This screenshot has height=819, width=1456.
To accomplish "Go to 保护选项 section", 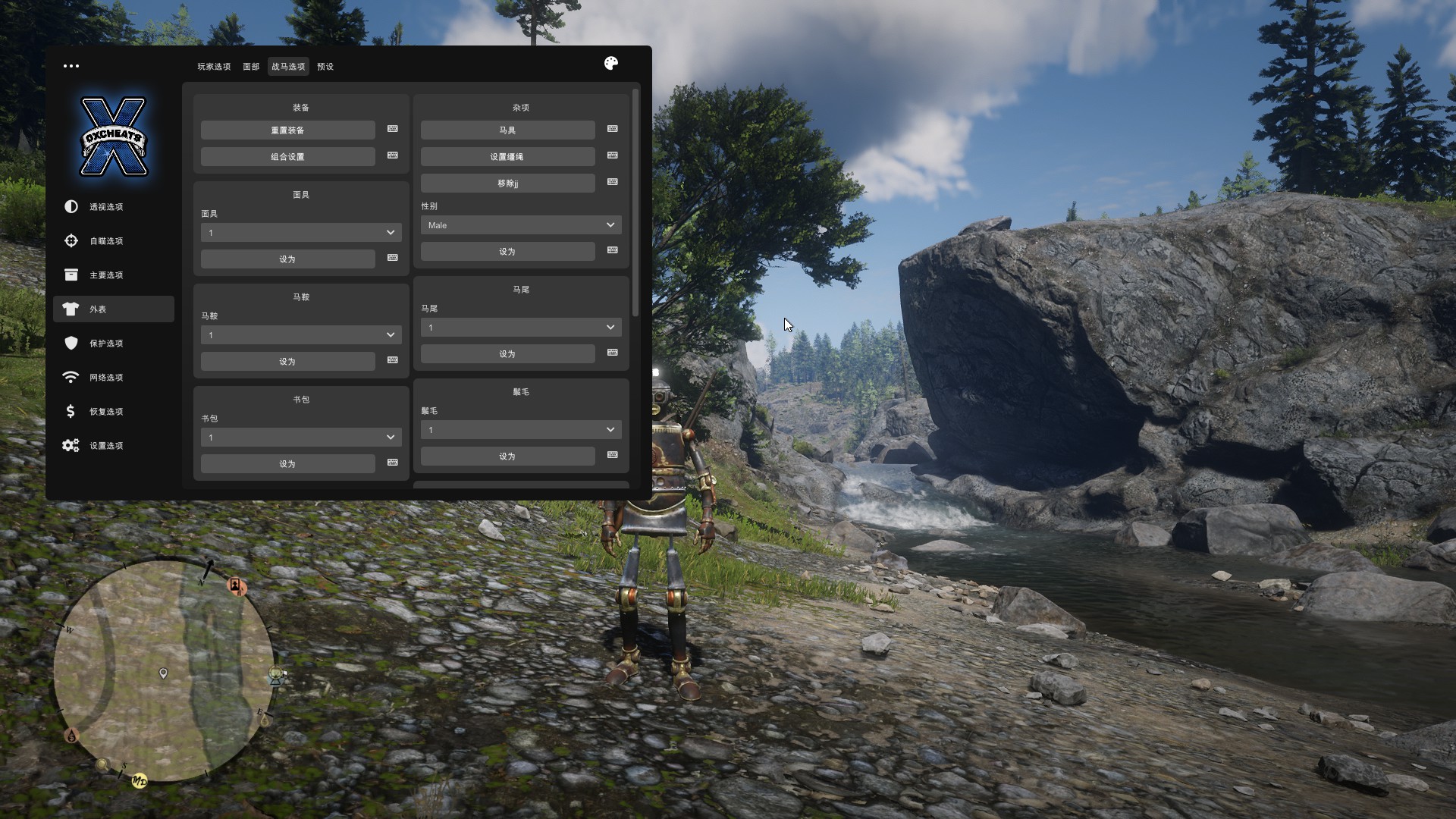I will 106,344.
